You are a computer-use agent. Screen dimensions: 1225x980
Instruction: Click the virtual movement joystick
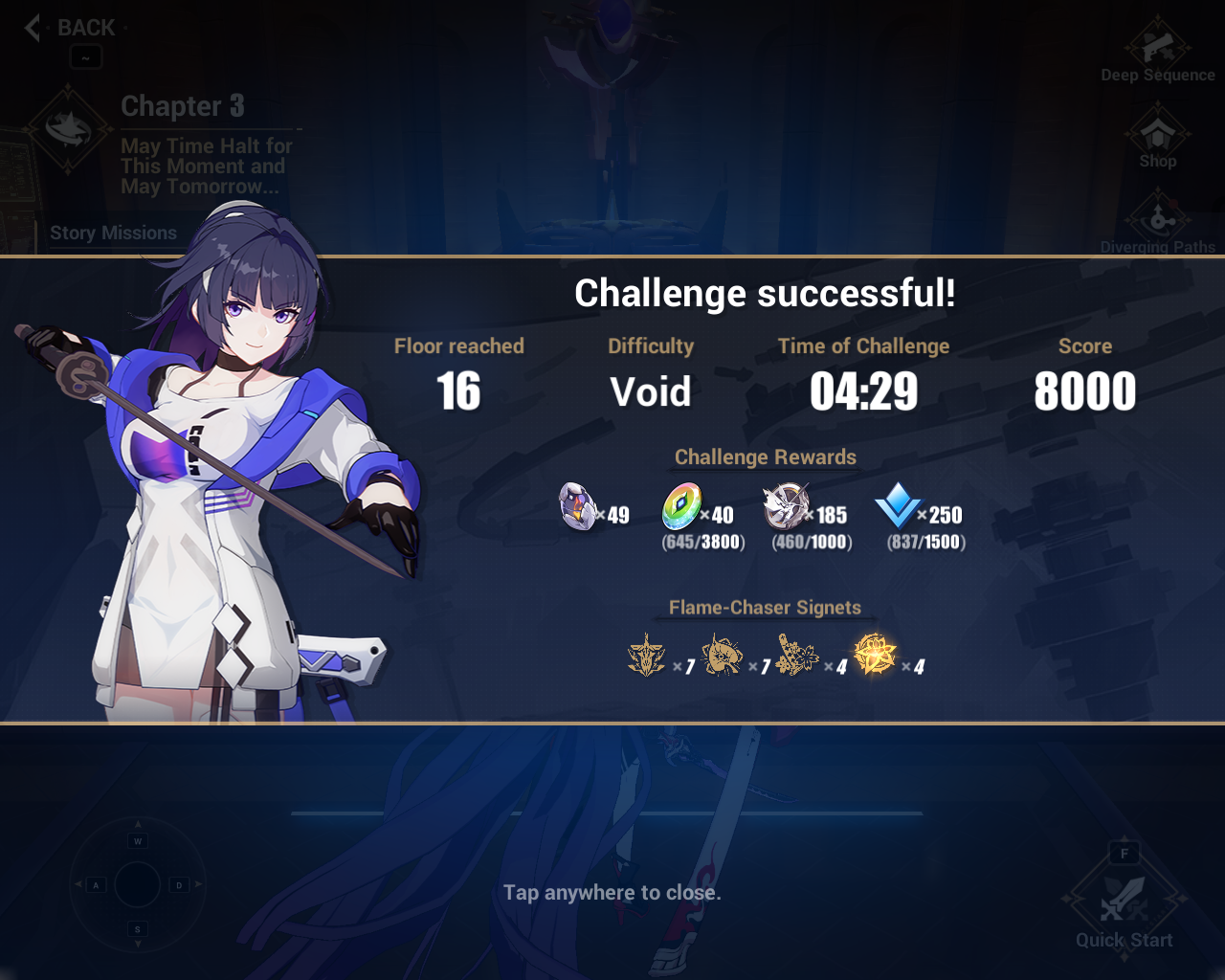coord(137,885)
